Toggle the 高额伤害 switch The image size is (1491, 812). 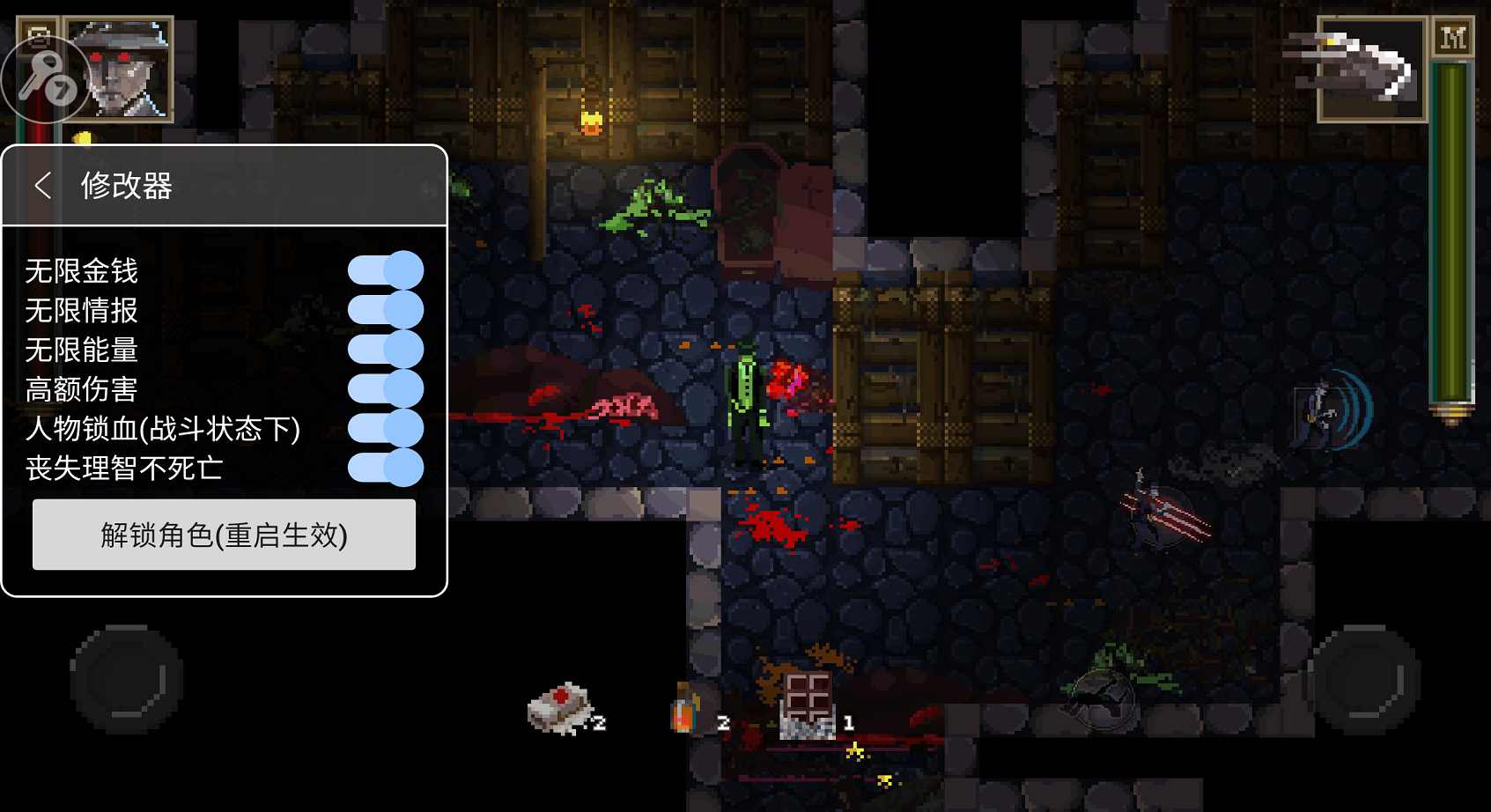386,389
